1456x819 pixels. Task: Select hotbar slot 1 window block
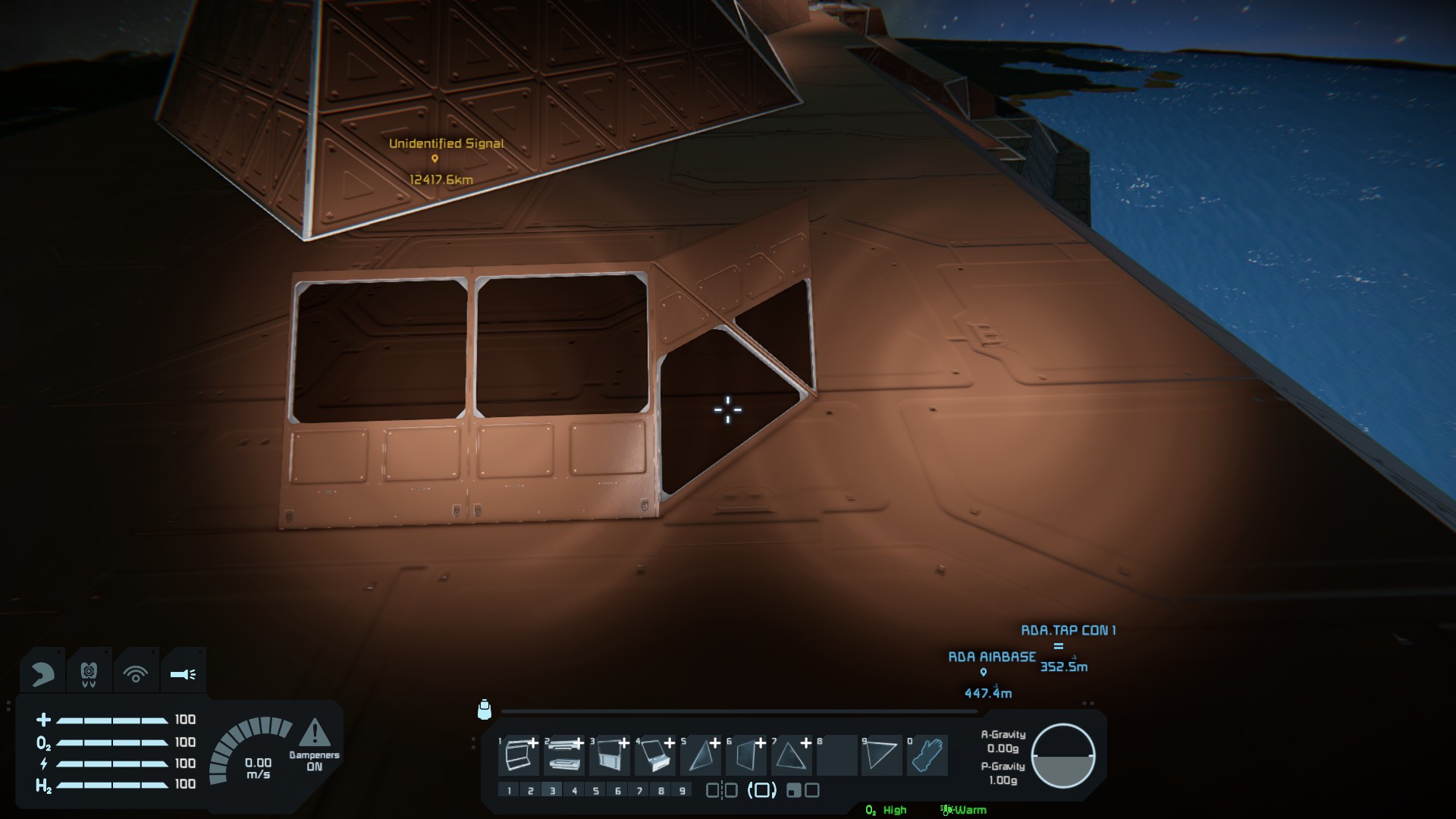click(519, 755)
